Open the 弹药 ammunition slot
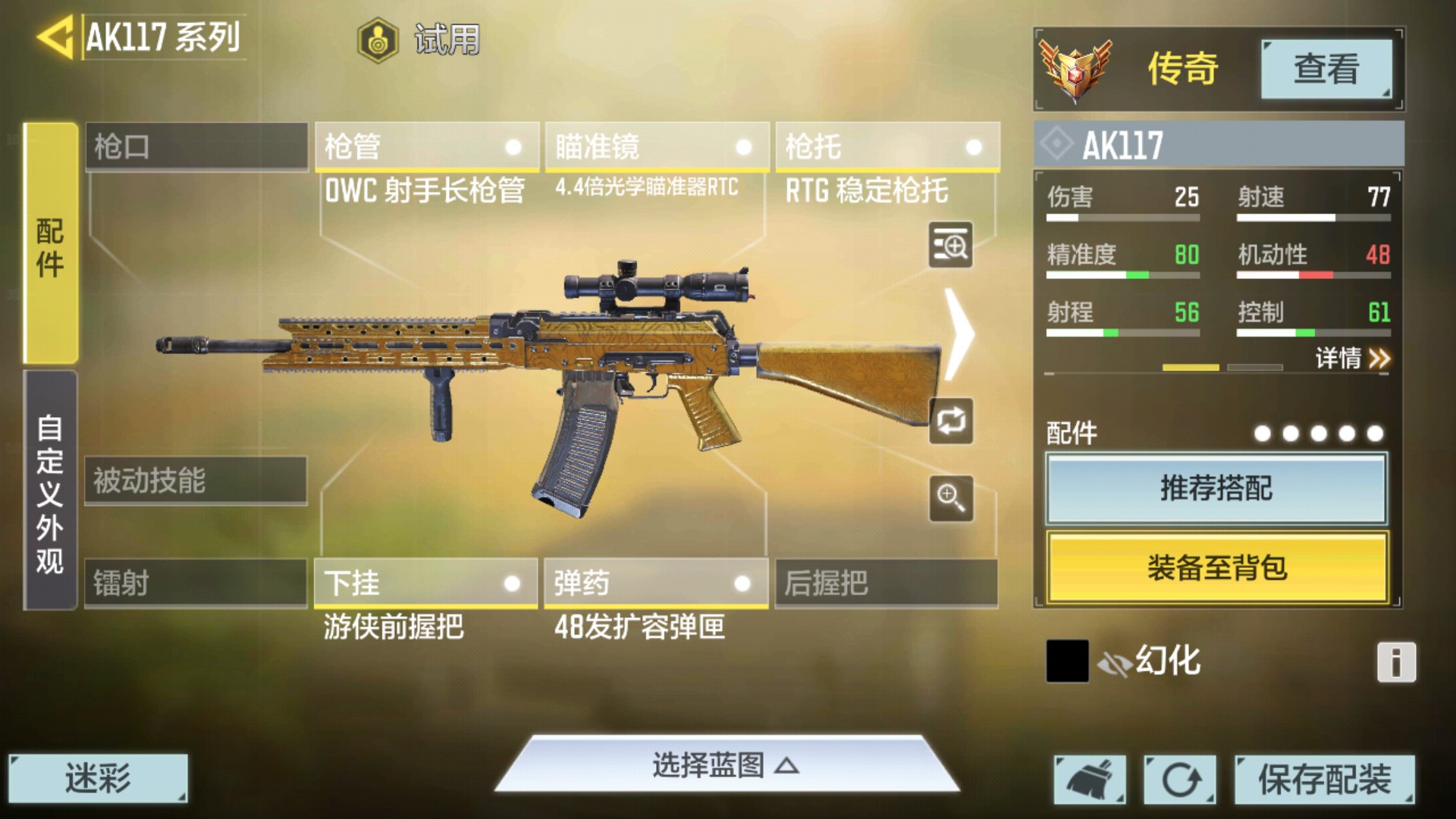The height and width of the screenshot is (819, 1456). pos(655,583)
